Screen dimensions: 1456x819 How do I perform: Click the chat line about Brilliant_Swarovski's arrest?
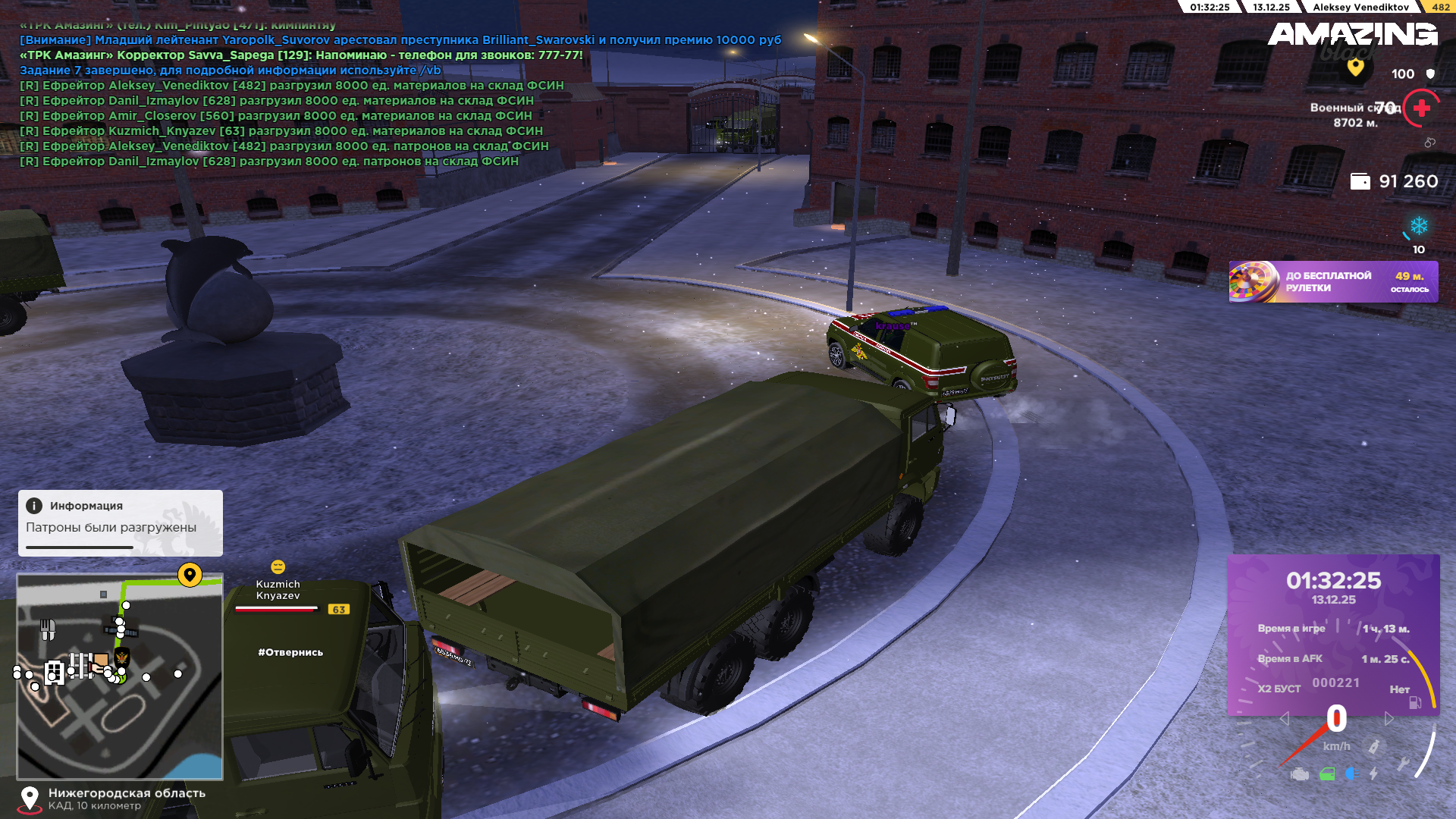[400, 40]
